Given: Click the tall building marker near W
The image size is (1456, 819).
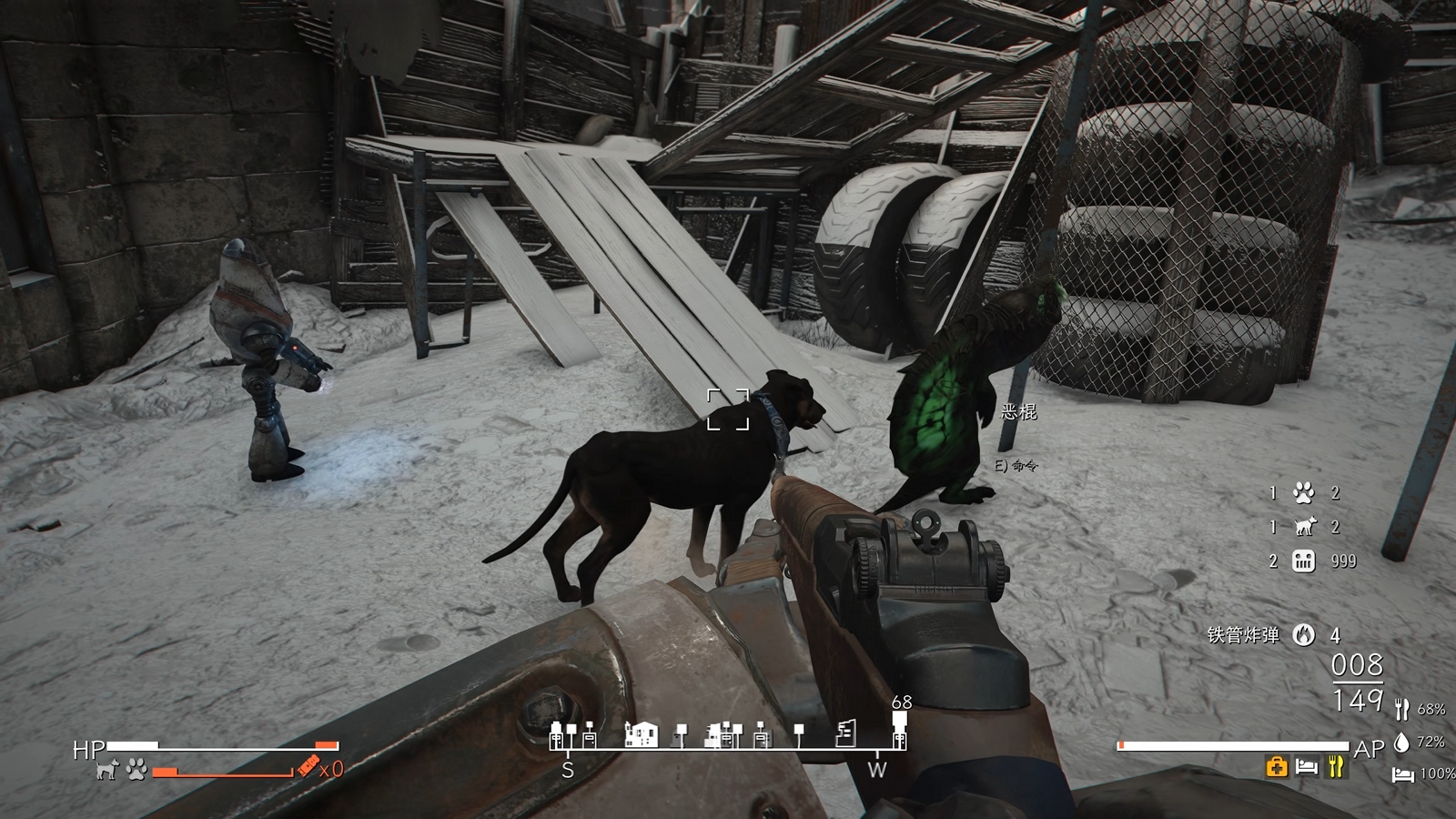Looking at the screenshot, I should pos(846,733).
